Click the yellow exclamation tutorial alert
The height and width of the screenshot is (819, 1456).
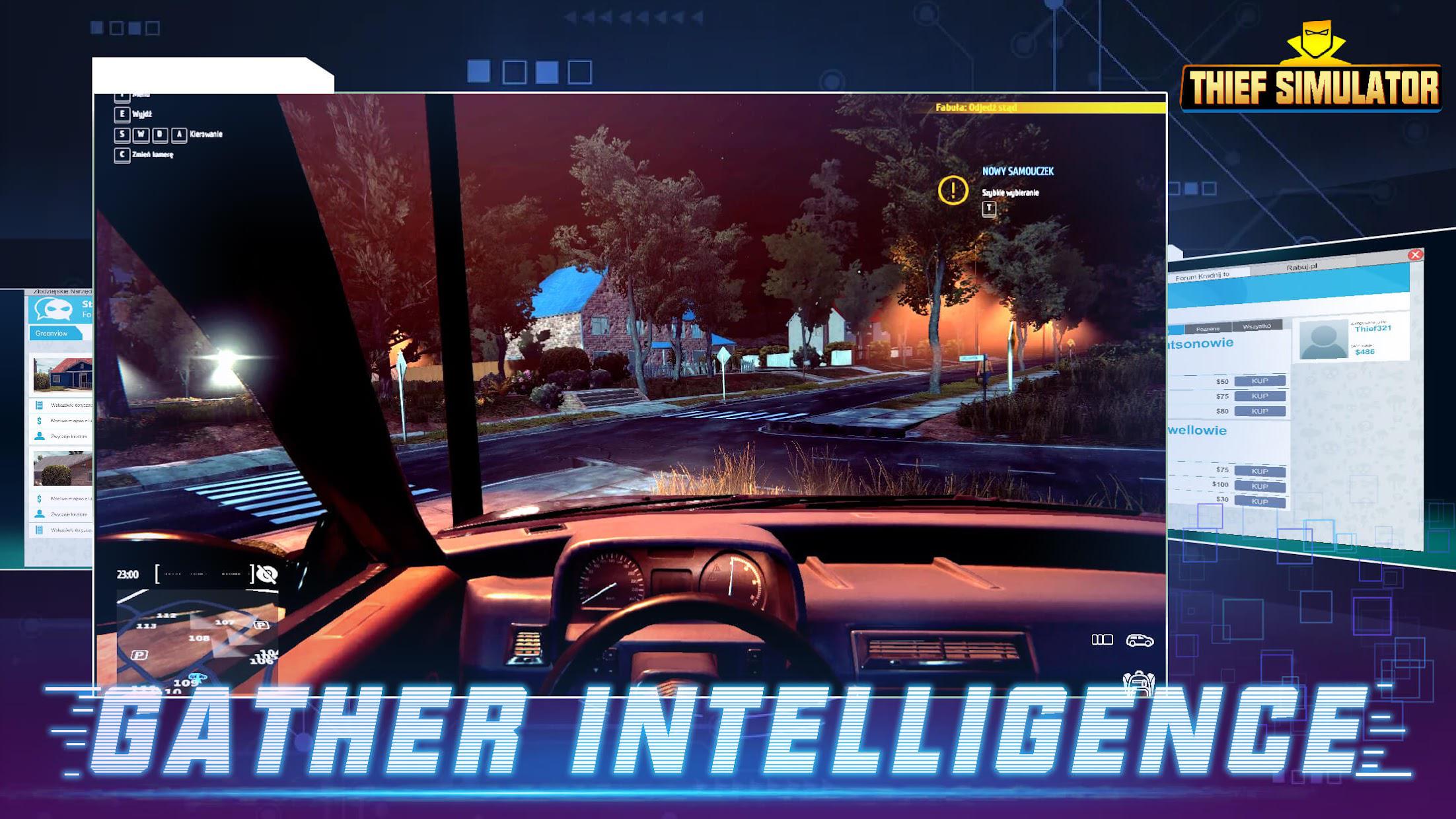click(953, 190)
